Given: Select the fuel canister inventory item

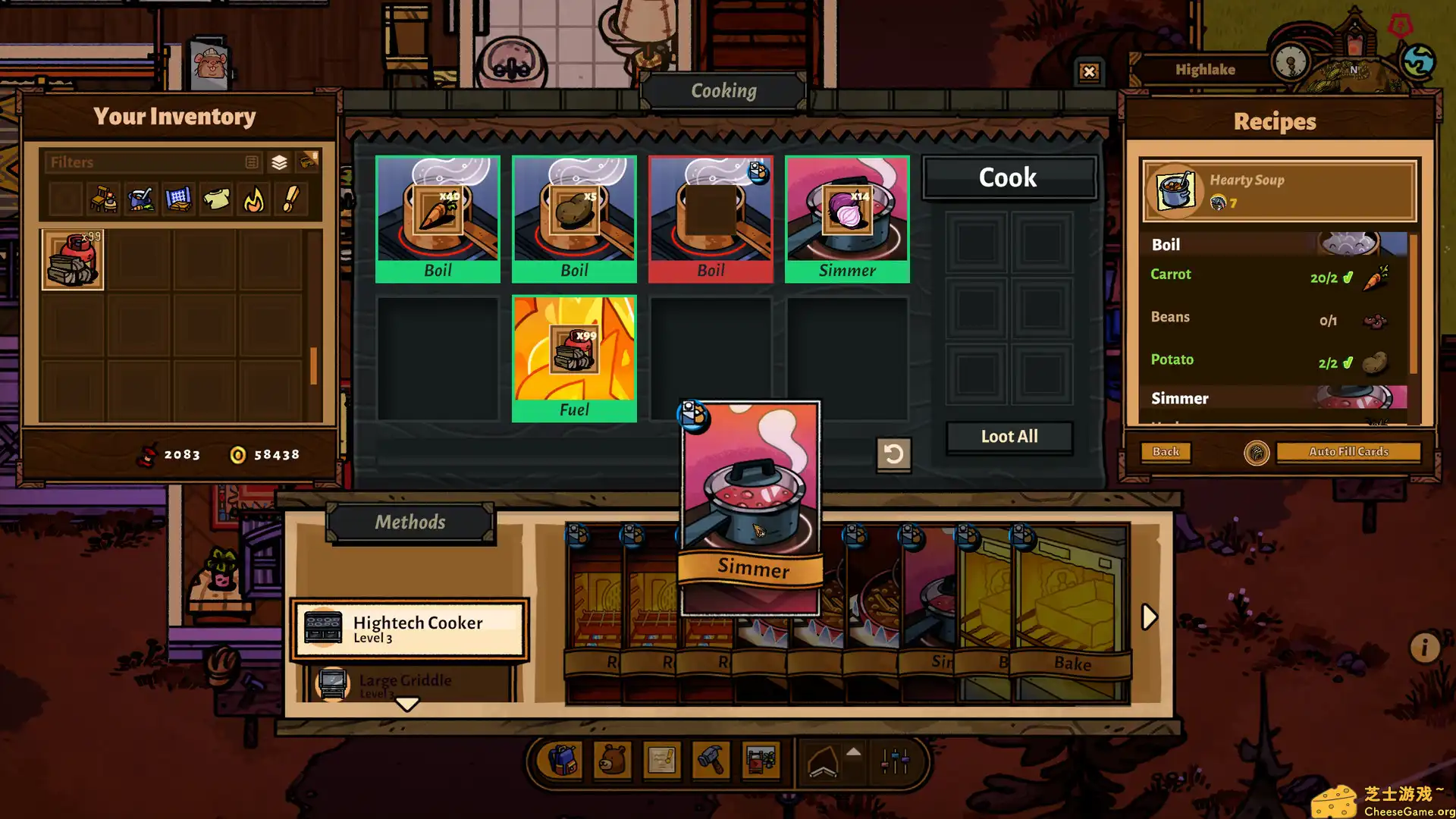Looking at the screenshot, I should (x=73, y=260).
